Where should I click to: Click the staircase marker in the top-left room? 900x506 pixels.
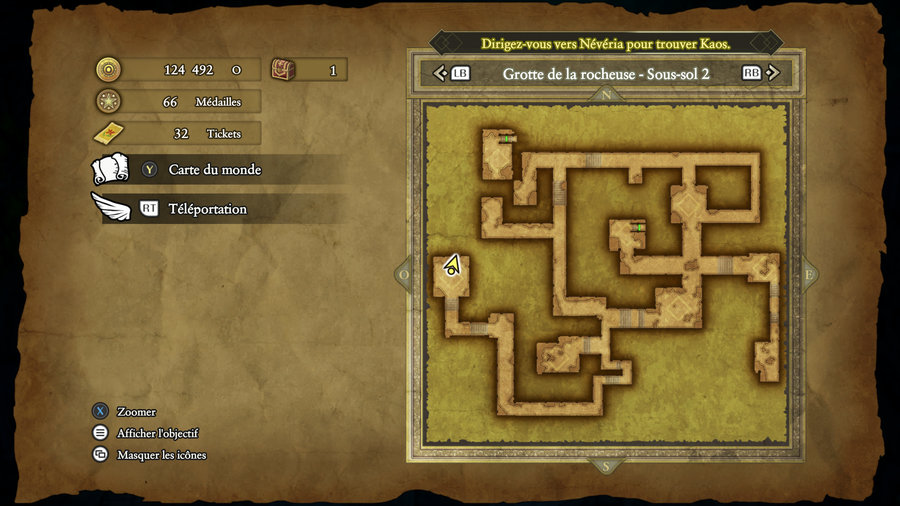508,138
